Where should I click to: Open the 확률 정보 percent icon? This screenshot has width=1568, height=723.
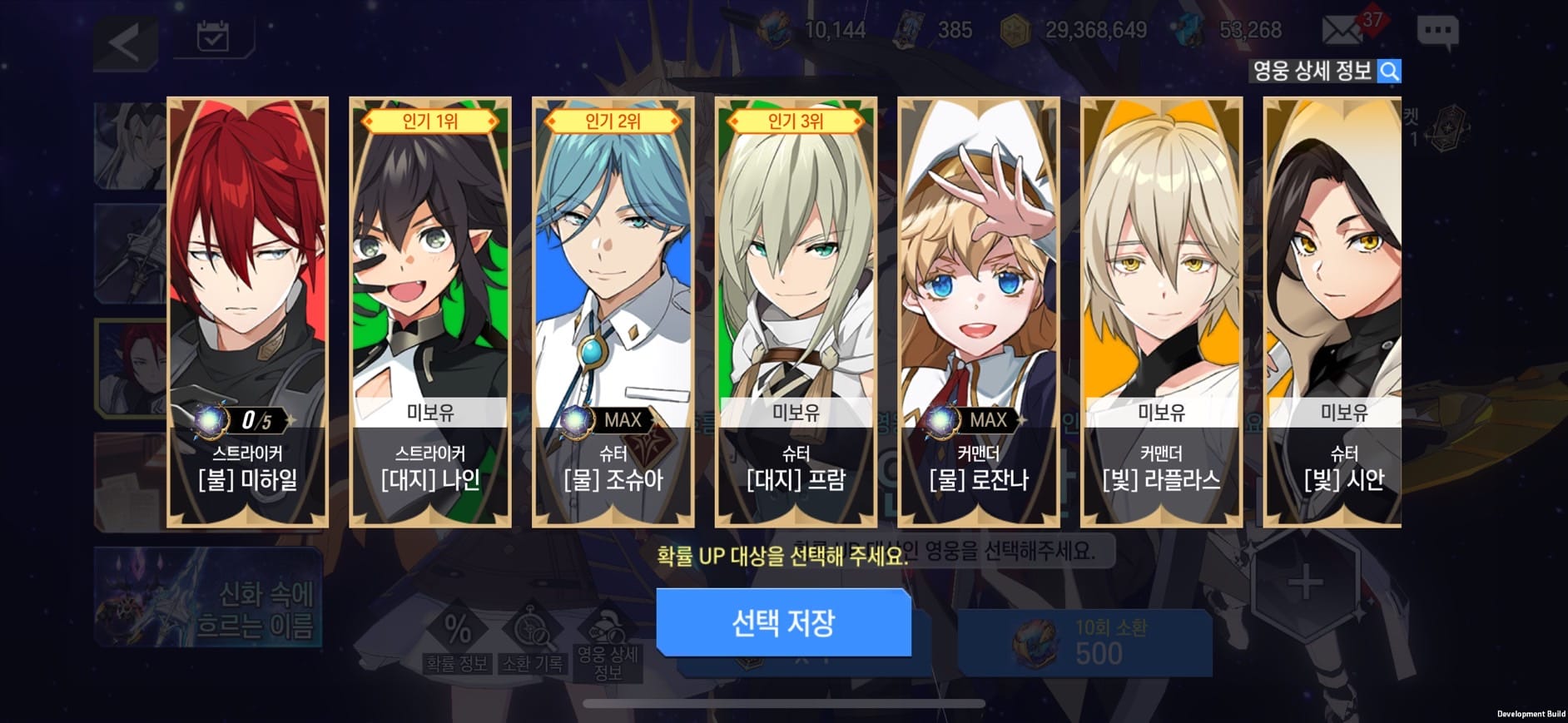pos(456,641)
